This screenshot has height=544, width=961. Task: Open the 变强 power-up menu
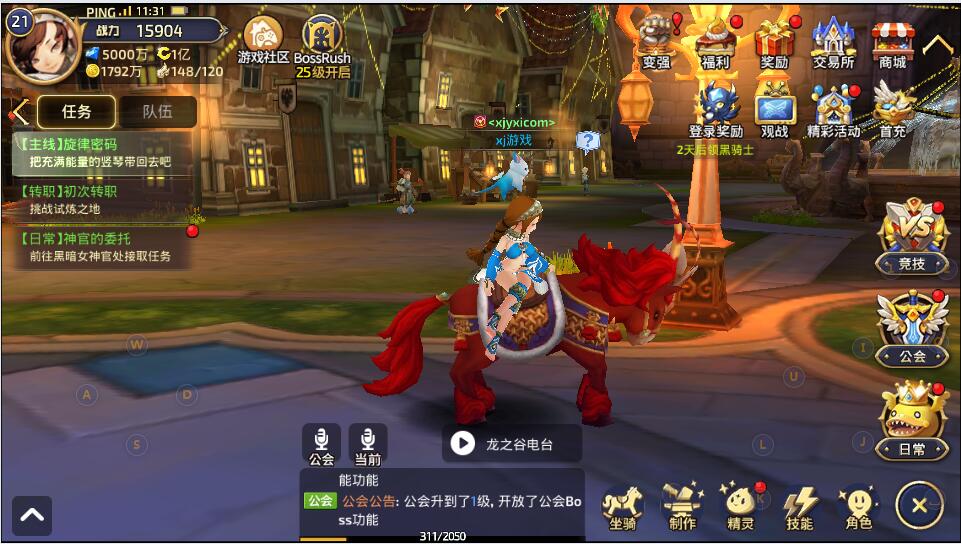656,42
